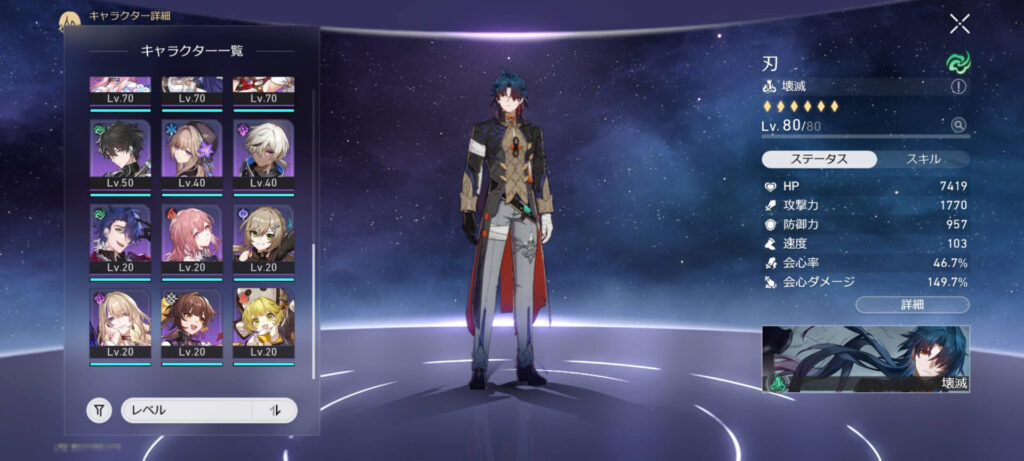The image size is (1024, 461).
Task: Open the character list filter icon
Action: (x=99, y=410)
